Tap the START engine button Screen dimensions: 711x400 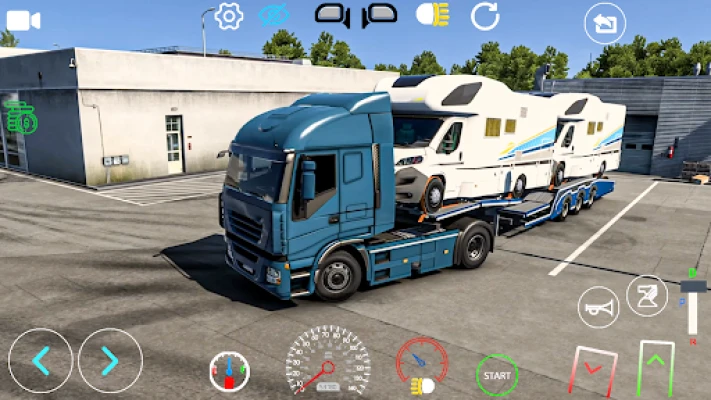click(x=497, y=375)
